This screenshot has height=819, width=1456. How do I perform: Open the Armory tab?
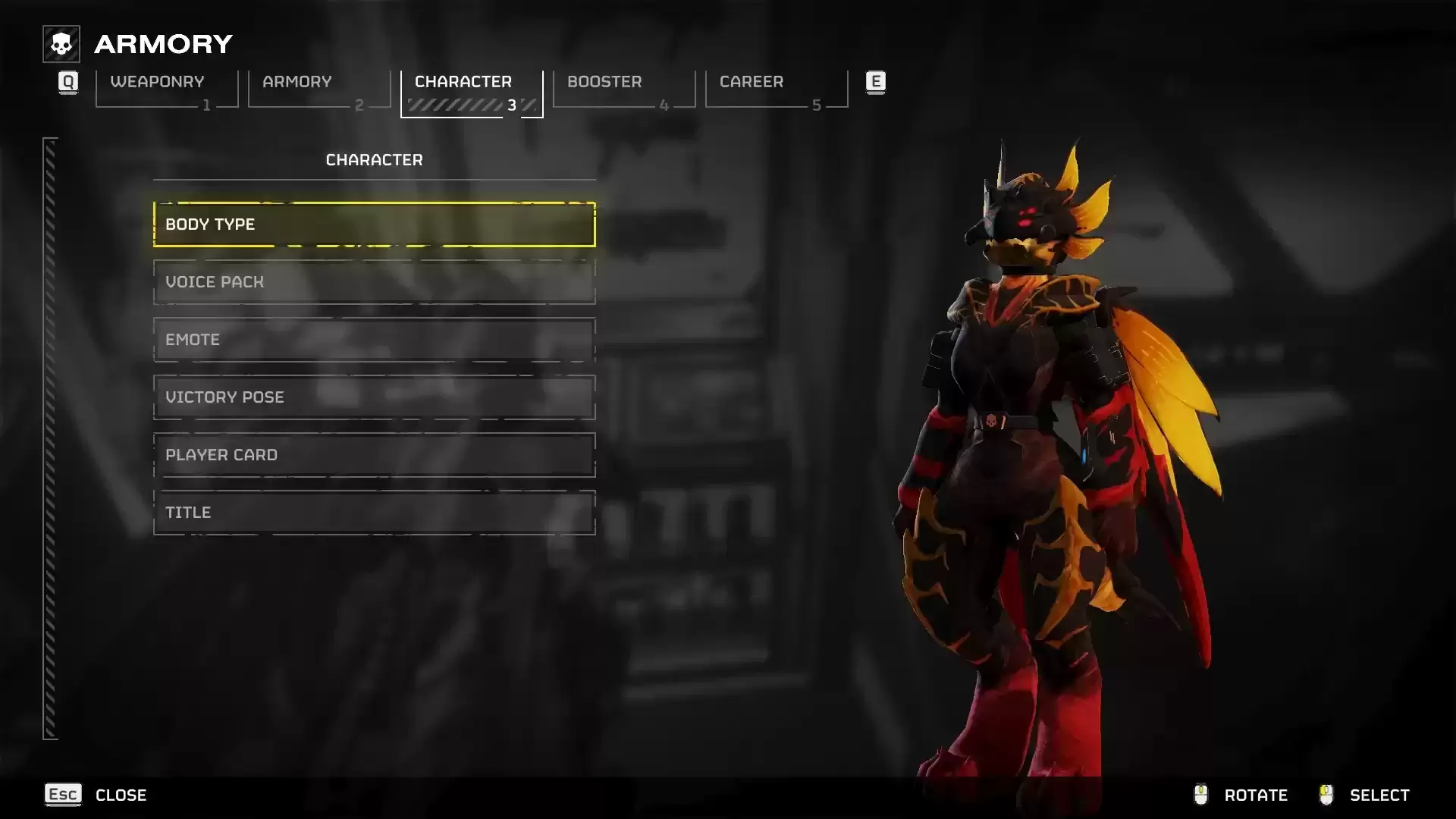[x=318, y=88]
